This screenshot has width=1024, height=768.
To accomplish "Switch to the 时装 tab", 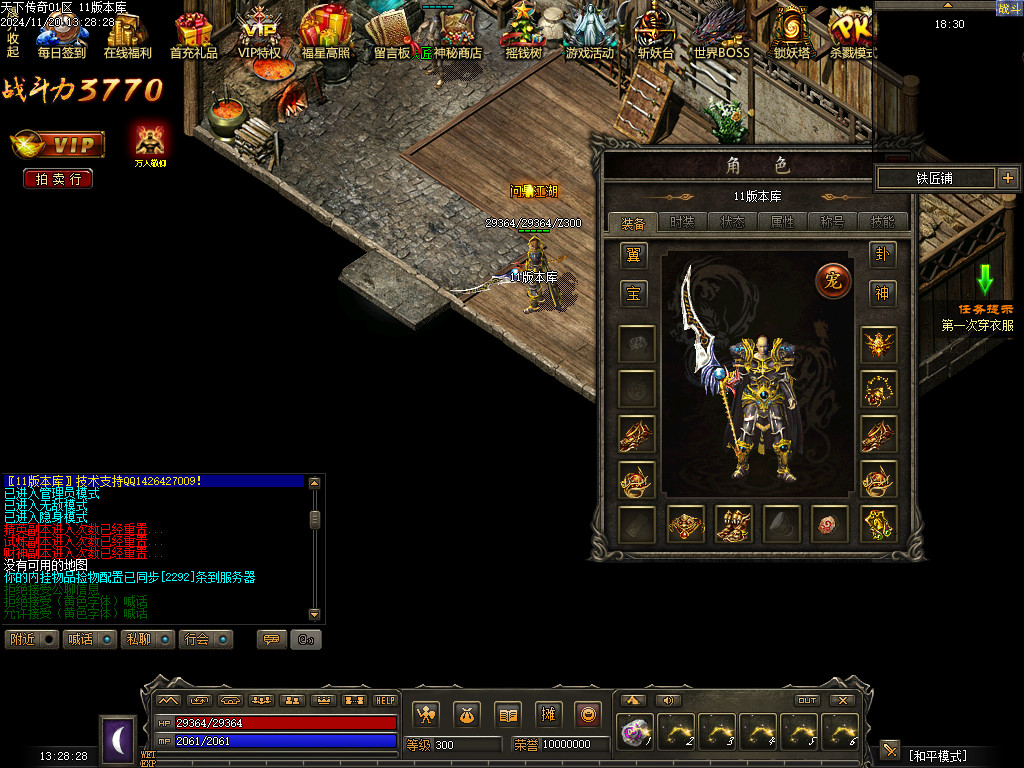I will tap(682, 222).
